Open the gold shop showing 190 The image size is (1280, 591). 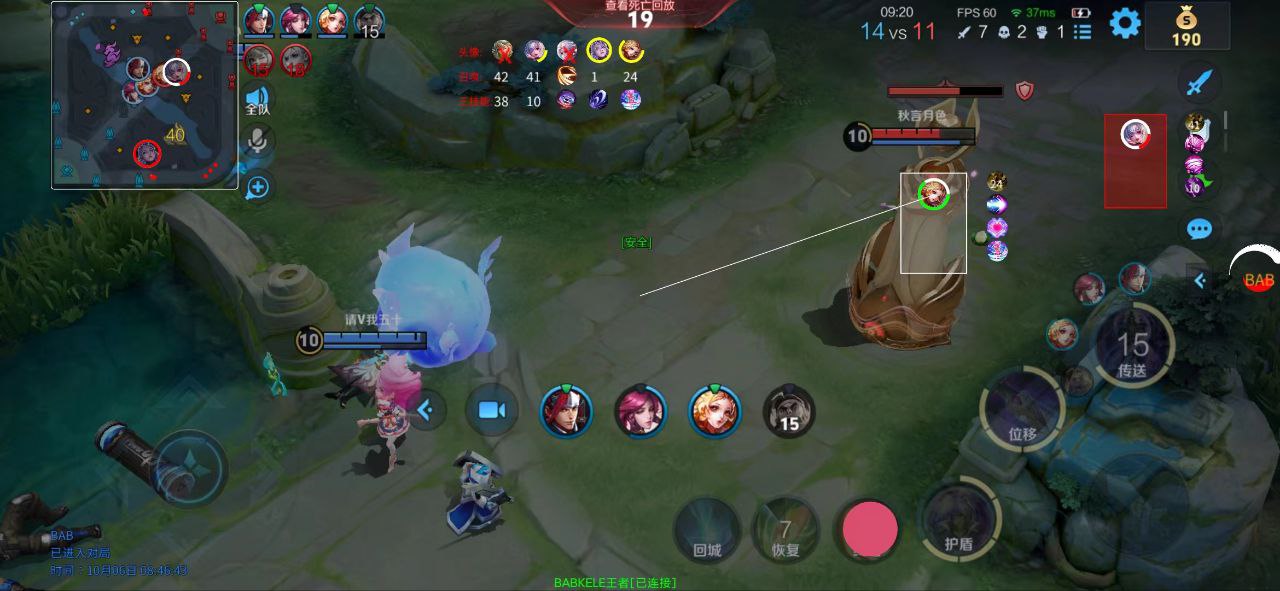coord(1186,26)
